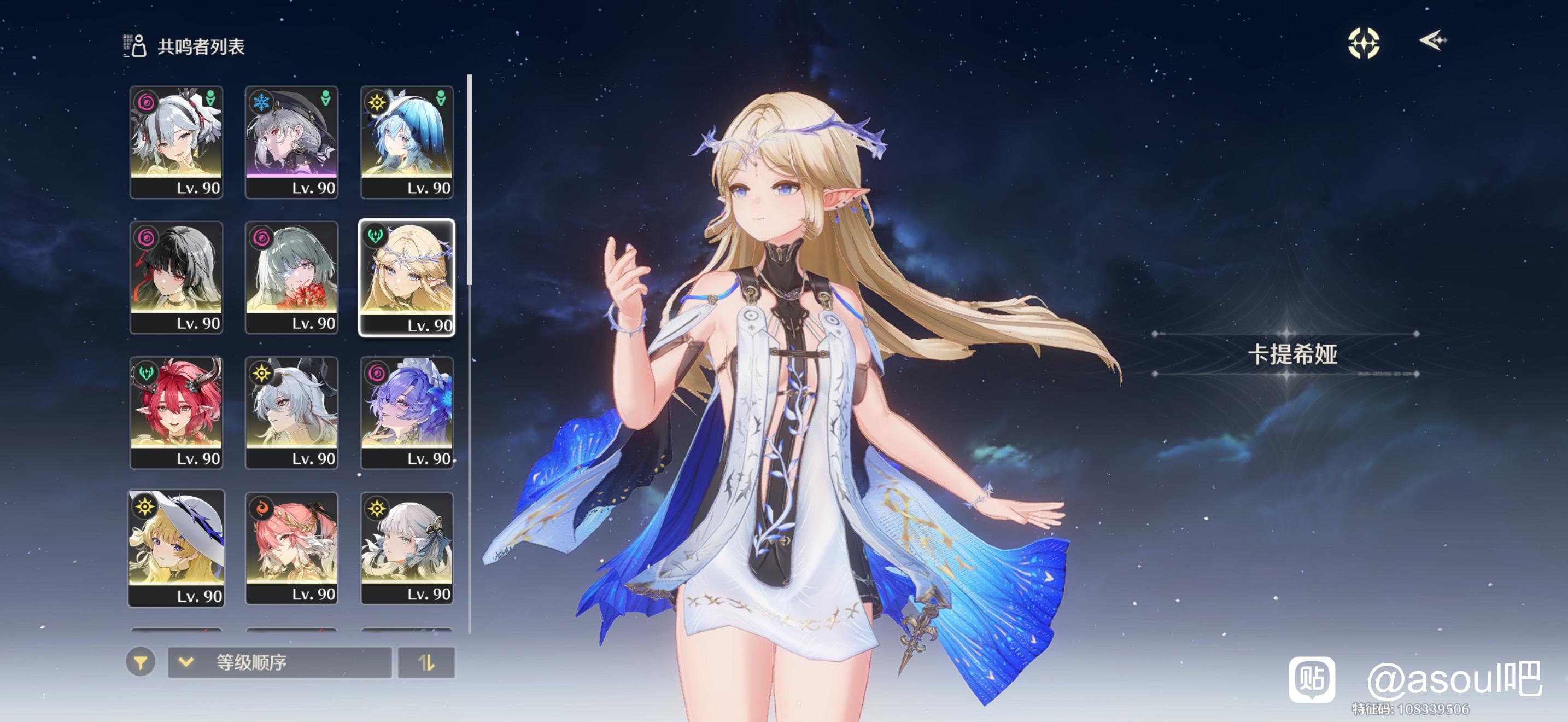Pick the black-haired character with red tassels
Image resolution: width=1568 pixels, height=722 pixels.
[x=176, y=277]
